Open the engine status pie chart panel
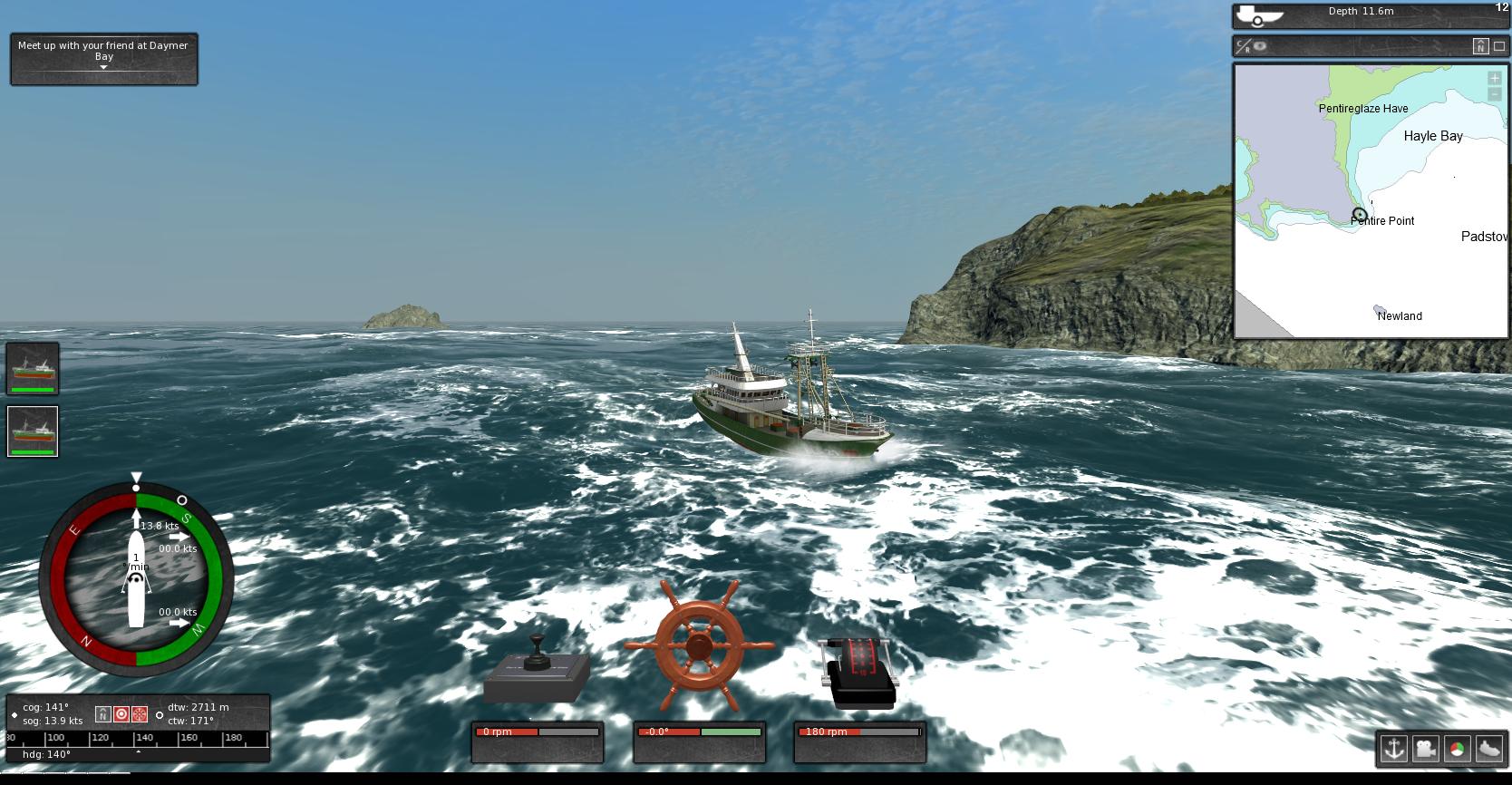Image resolution: width=1512 pixels, height=785 pixels. (x=1458, y=749)
